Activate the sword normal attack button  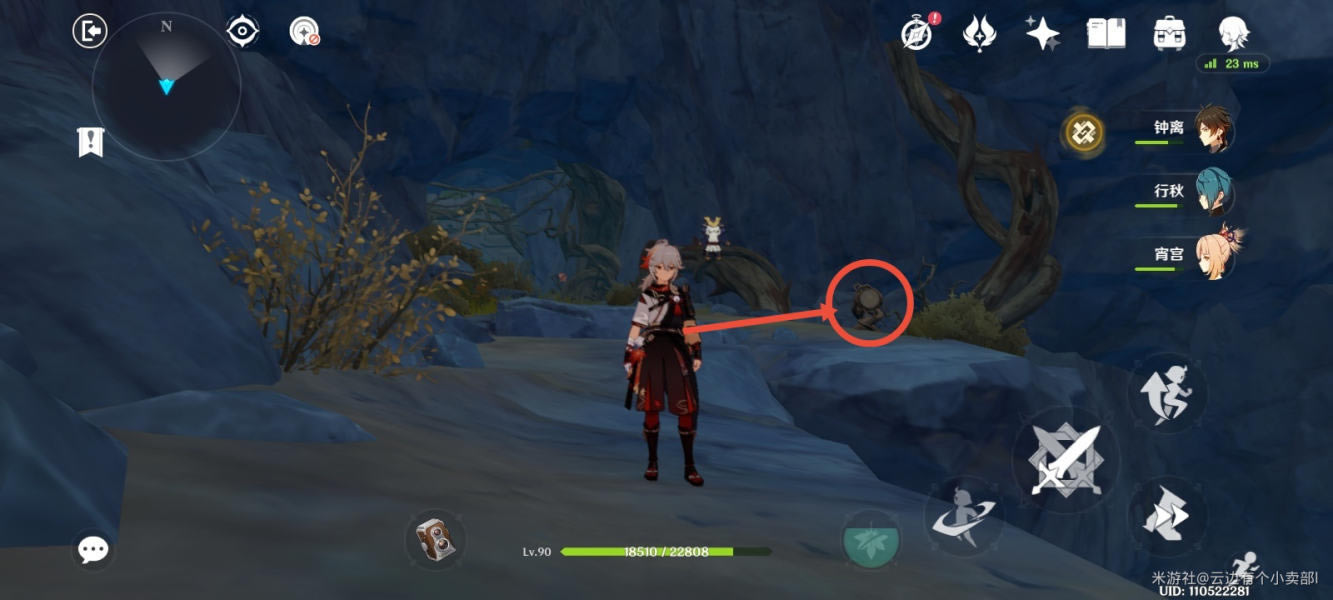coord(1066,460)
